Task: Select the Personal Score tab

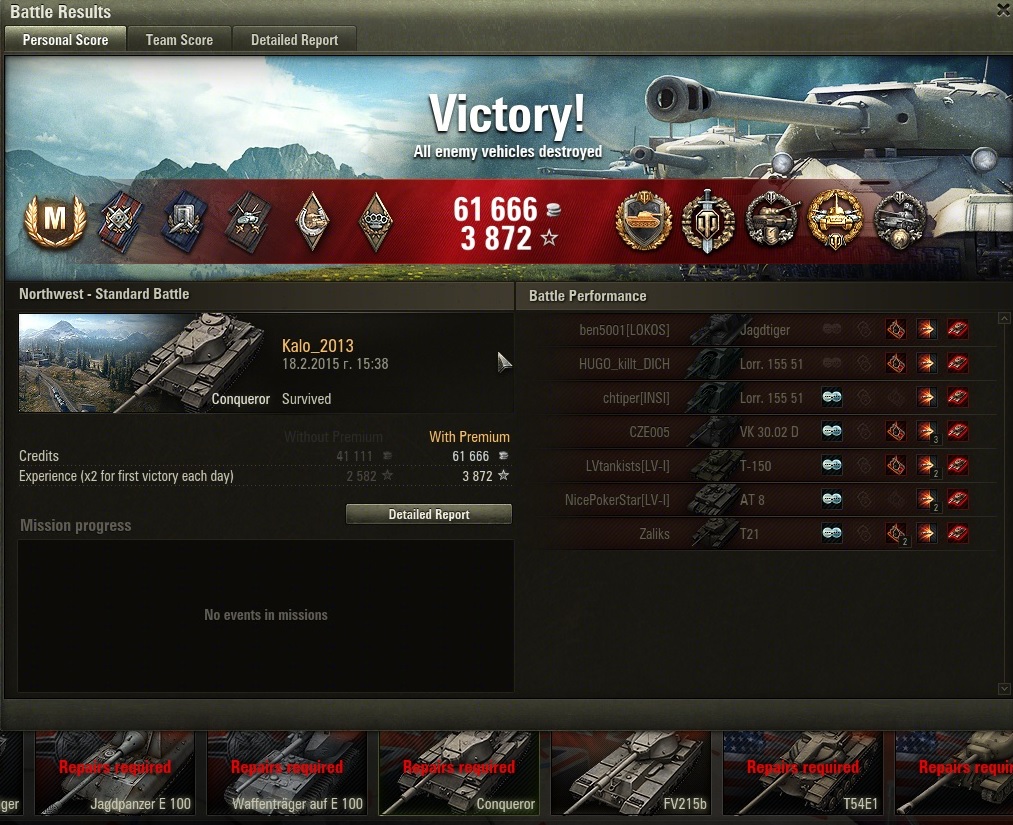Action: 65,40
